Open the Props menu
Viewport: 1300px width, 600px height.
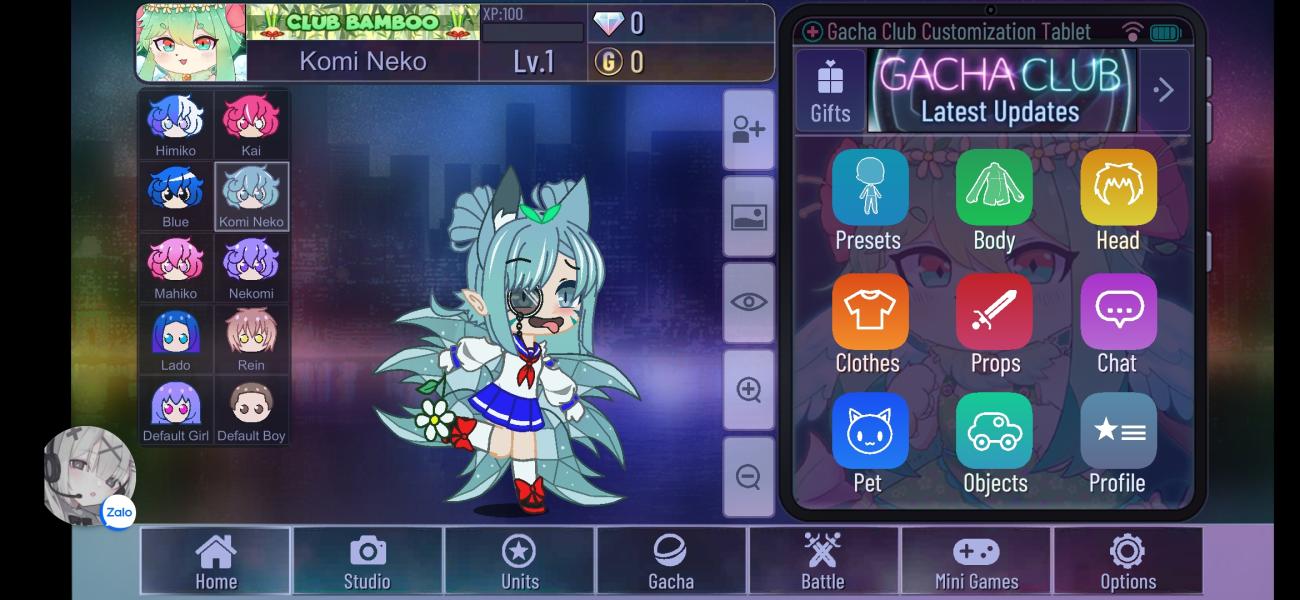point(994,322)
